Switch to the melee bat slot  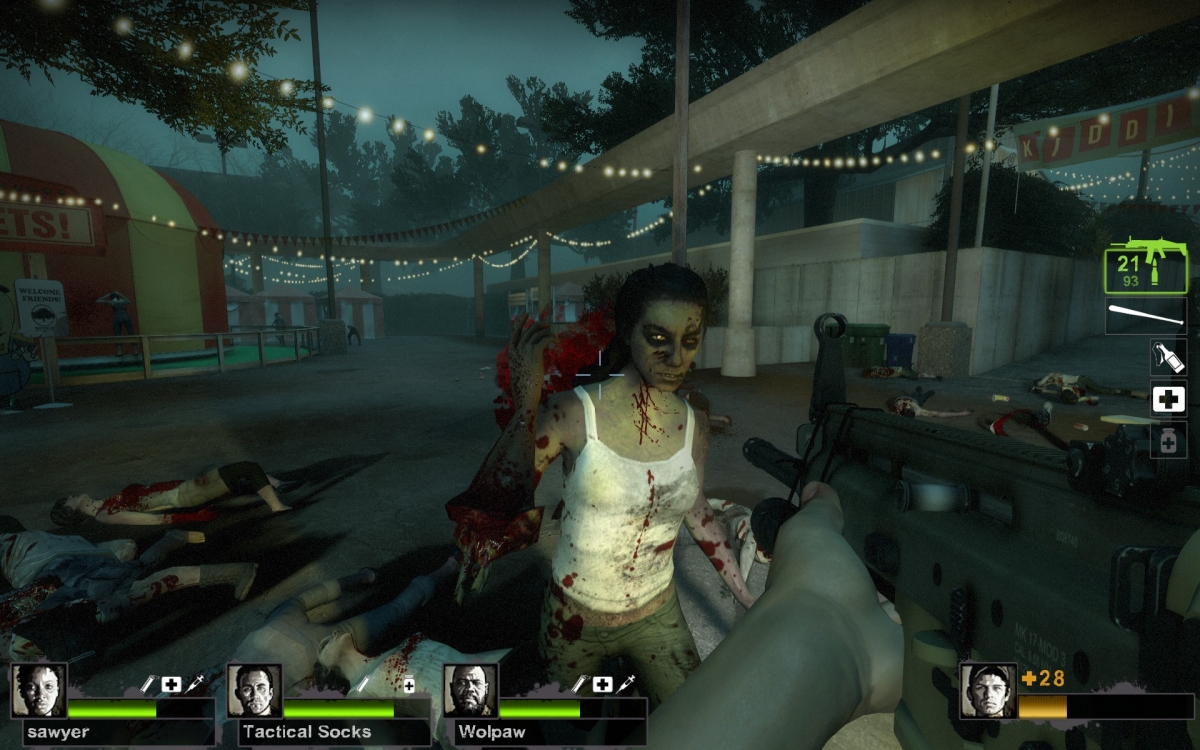coord(1146,316)
